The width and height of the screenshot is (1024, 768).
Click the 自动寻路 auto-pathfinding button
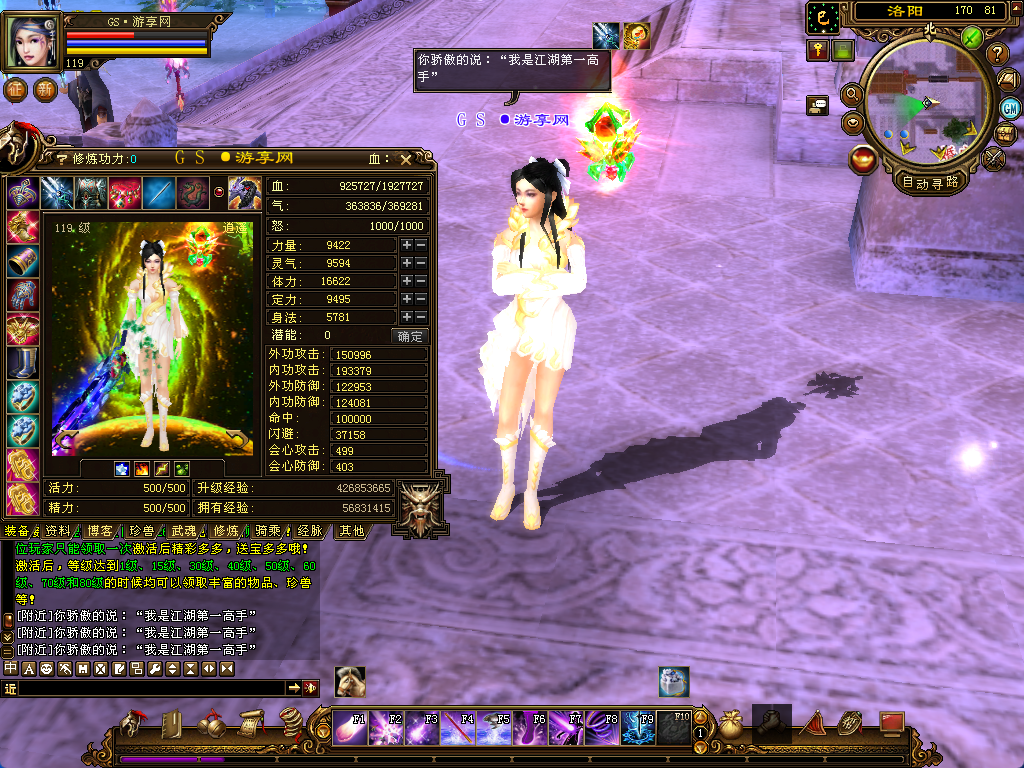(x=930, y=182)
